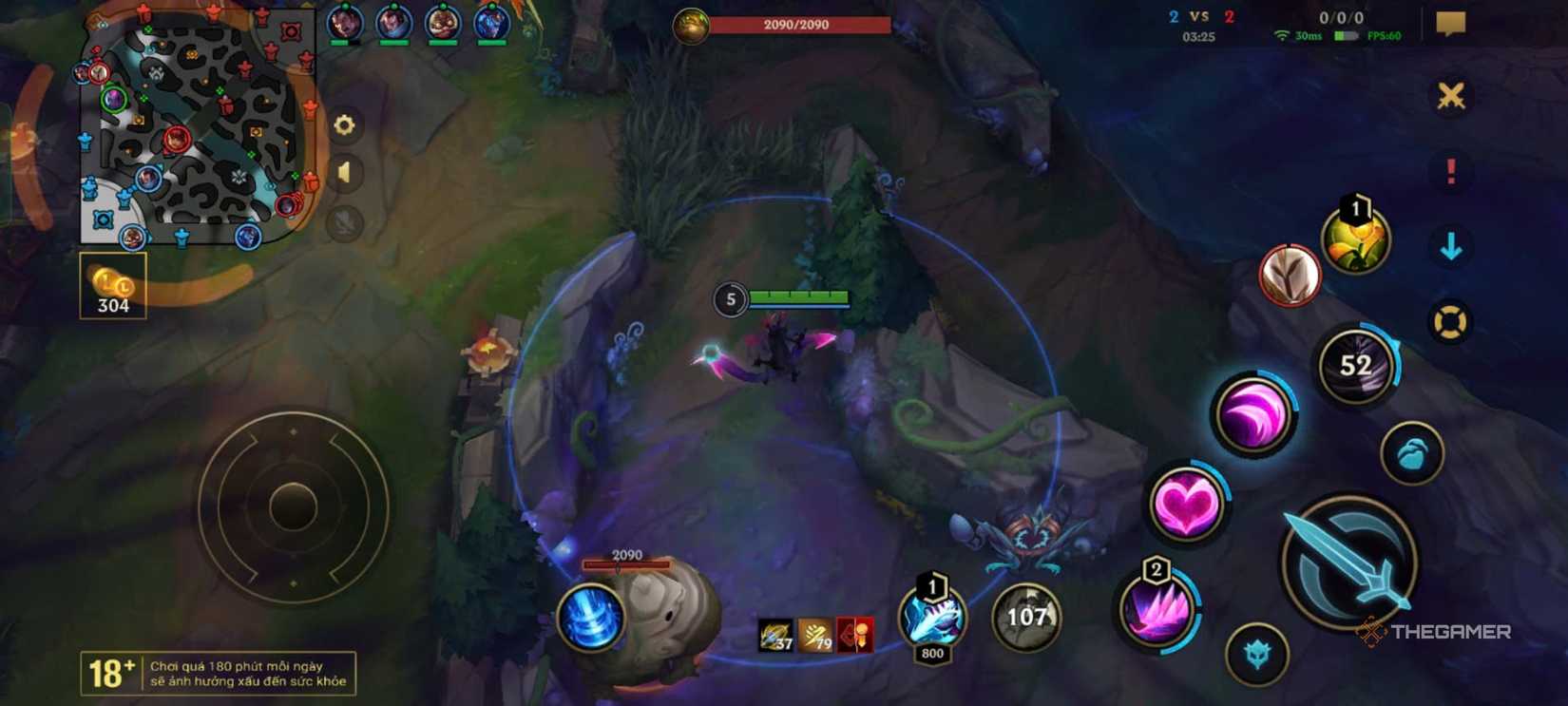1568x706 pixels.
Task: Activate the pink swirl ability
Action: click(1256, 413)
